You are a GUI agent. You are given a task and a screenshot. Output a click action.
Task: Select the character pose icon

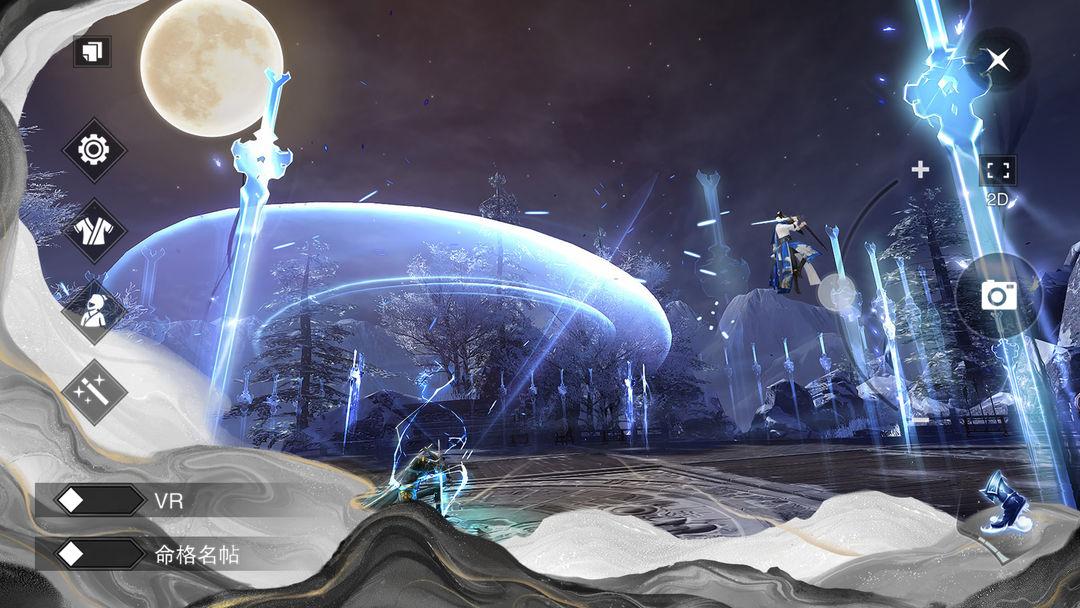(x=94, y=311)
